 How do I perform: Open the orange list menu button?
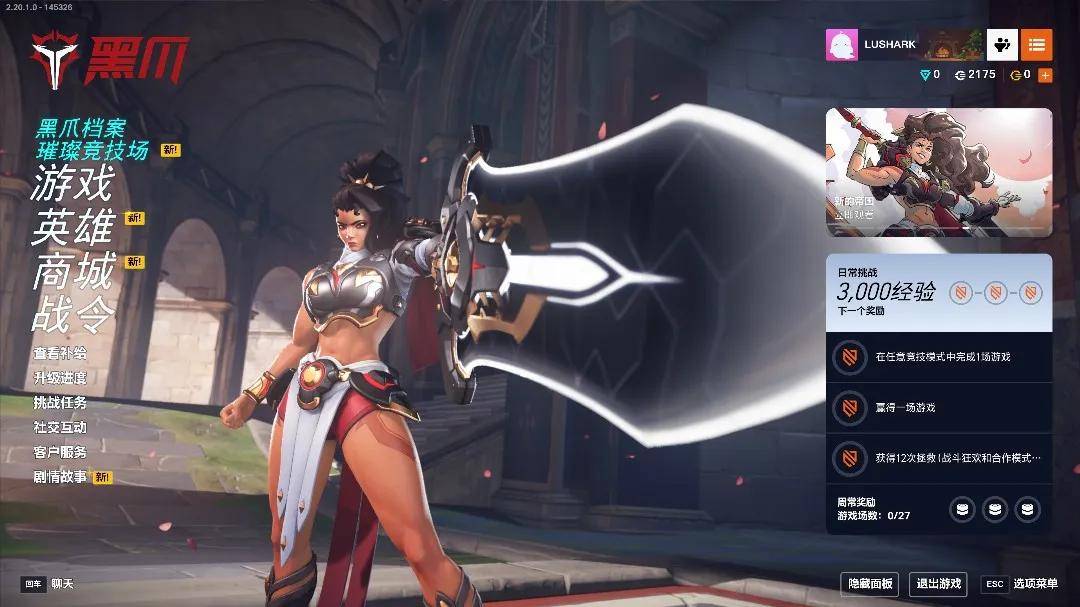pos(1036,45)
